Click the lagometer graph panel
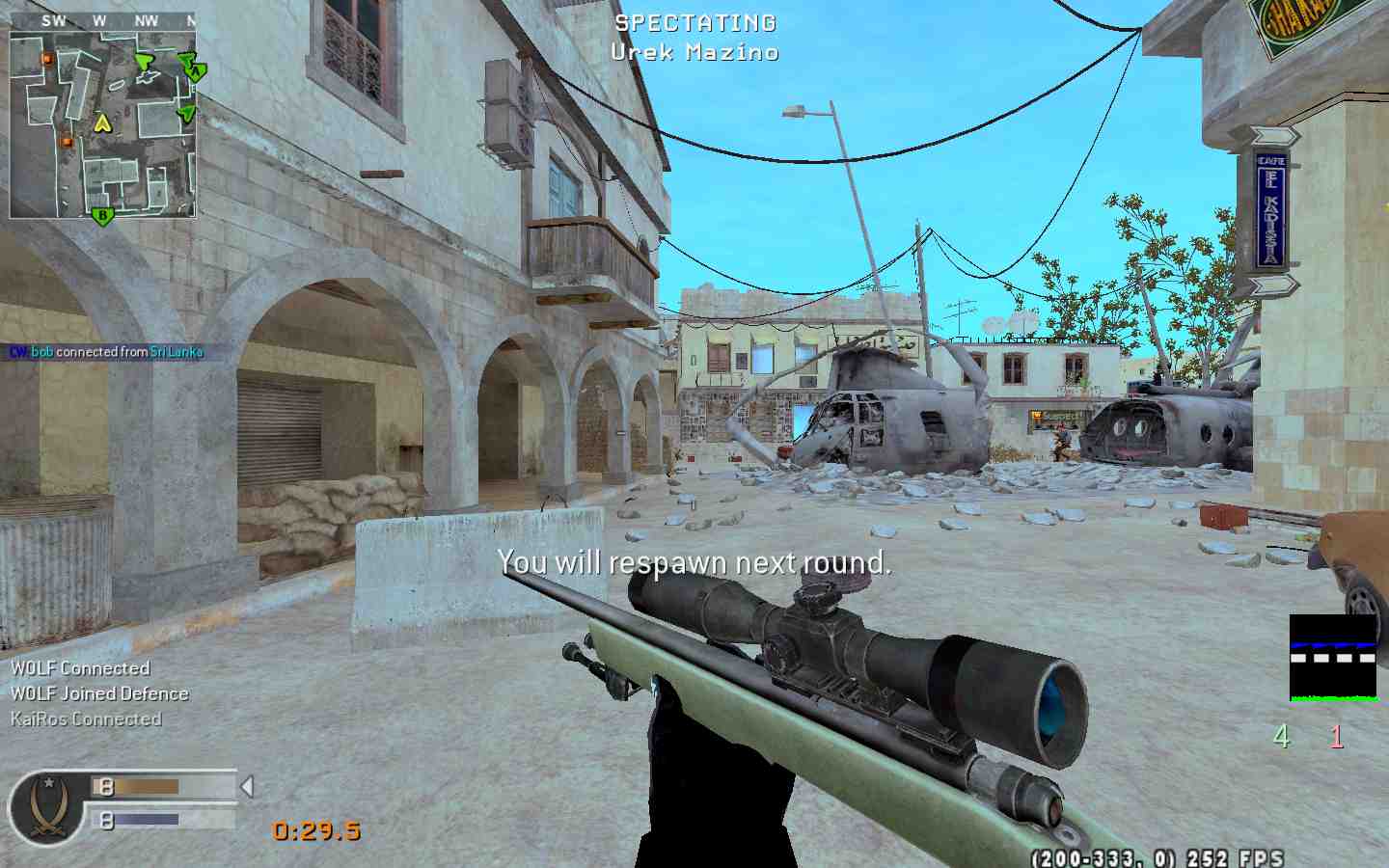1389x868 pixels. (x=1333, y=657)
